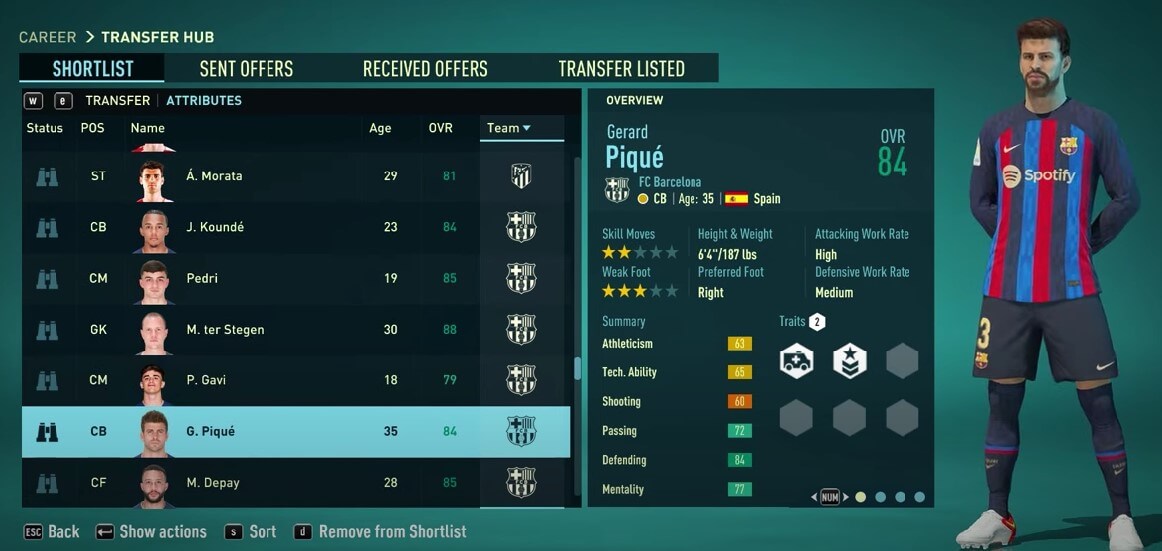This screenshot has height=551, width=1162.
Task: Click the Back button
Action: click(52, 532)
